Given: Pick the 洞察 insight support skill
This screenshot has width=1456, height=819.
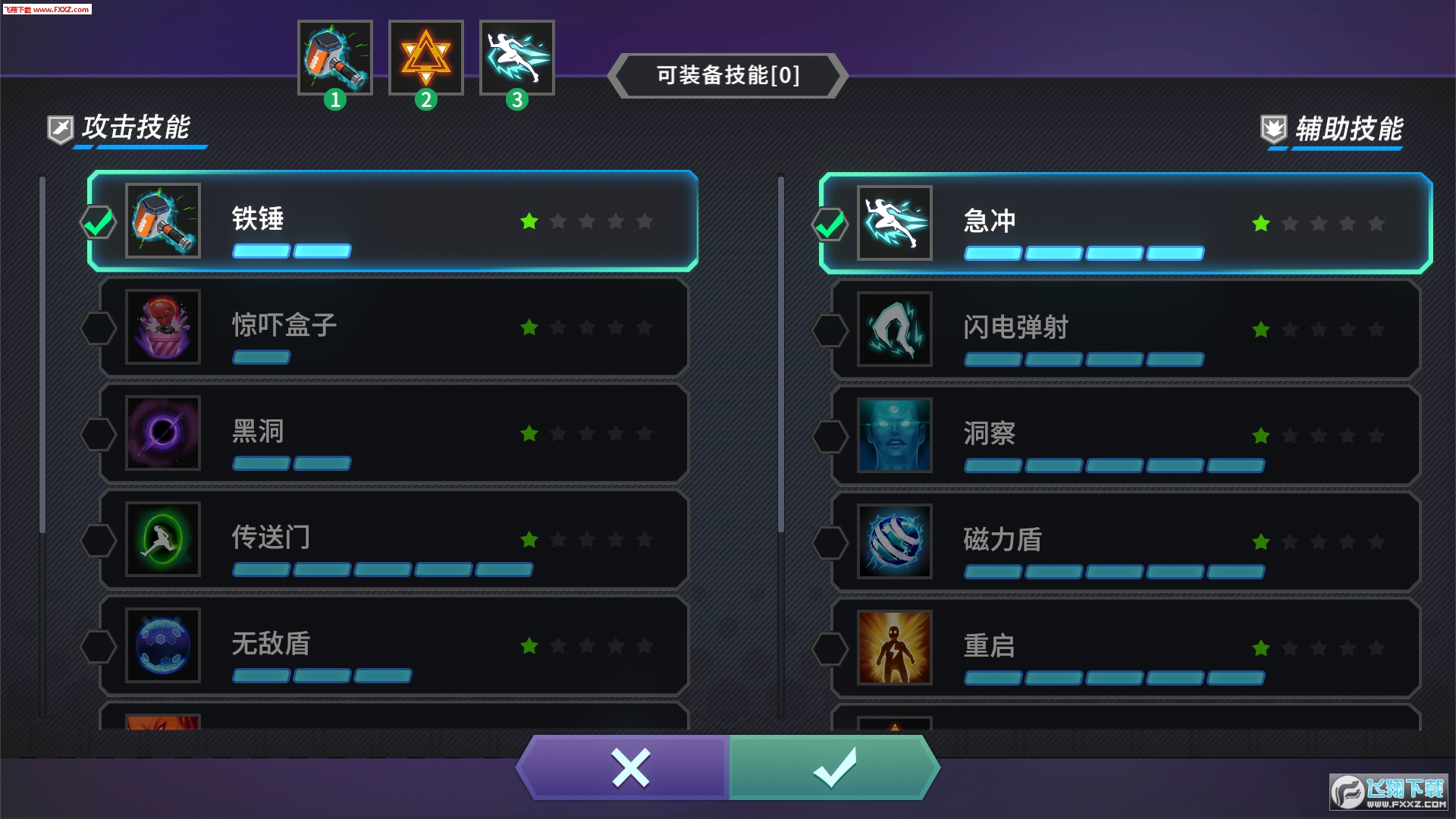Looking at the screenshot, I should click(1125, 435).
